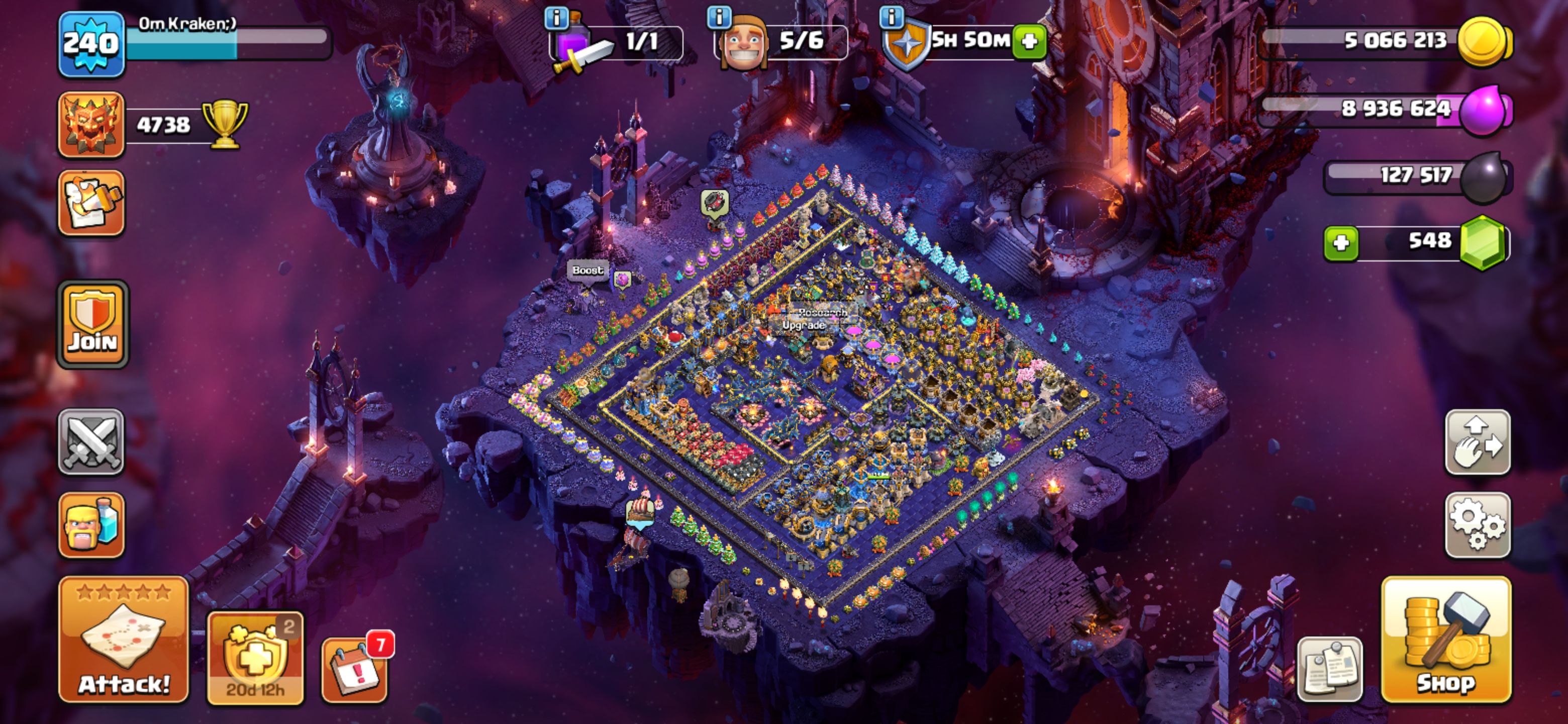The width and height of the screenshot is (1568, 724).
Task: Open the gold pass shield with 20d 12h
Action: 255,659
